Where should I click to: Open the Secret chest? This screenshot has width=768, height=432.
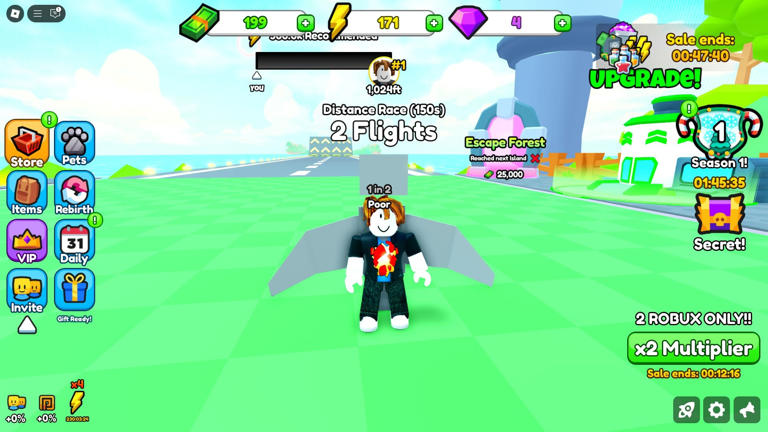coord(719,219)
